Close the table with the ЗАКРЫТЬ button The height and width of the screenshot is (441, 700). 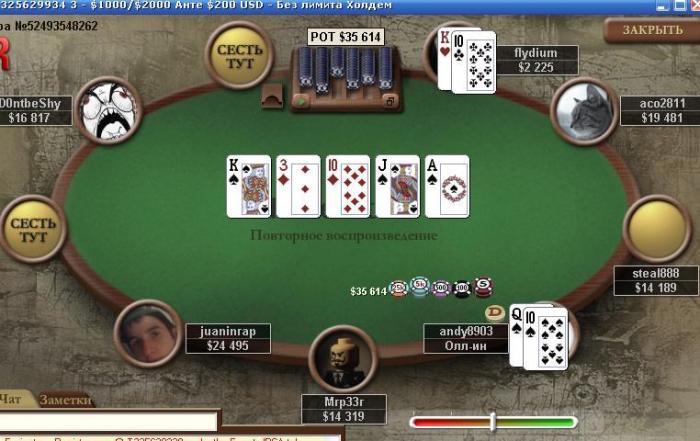click(x=651, y=30)
